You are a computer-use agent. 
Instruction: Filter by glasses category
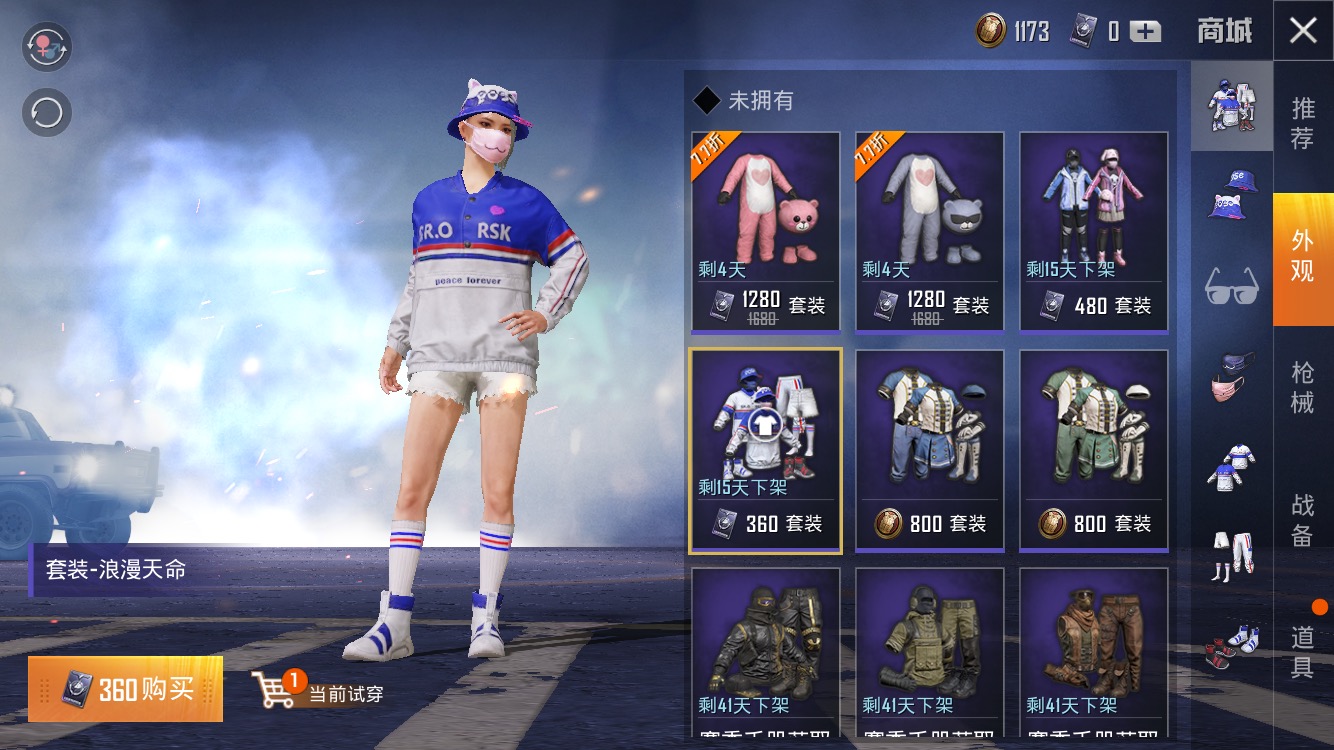(1231, 287)
